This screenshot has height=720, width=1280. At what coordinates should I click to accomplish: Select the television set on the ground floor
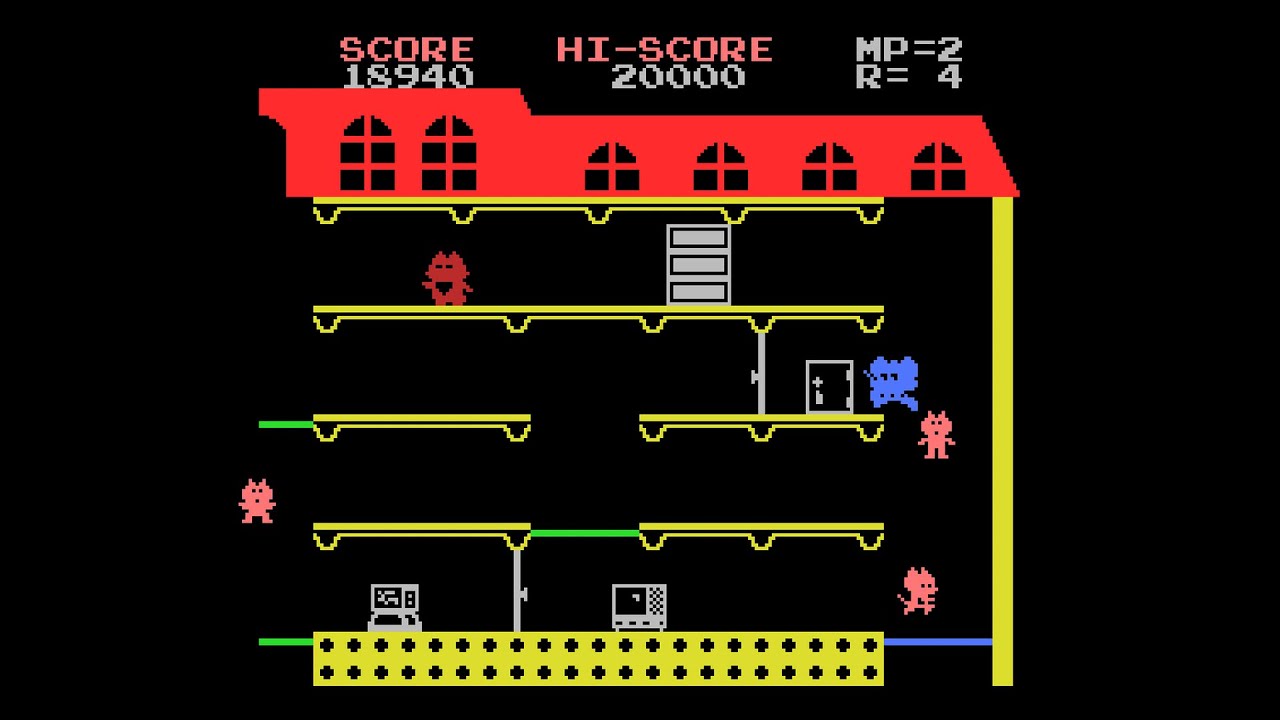636,604
